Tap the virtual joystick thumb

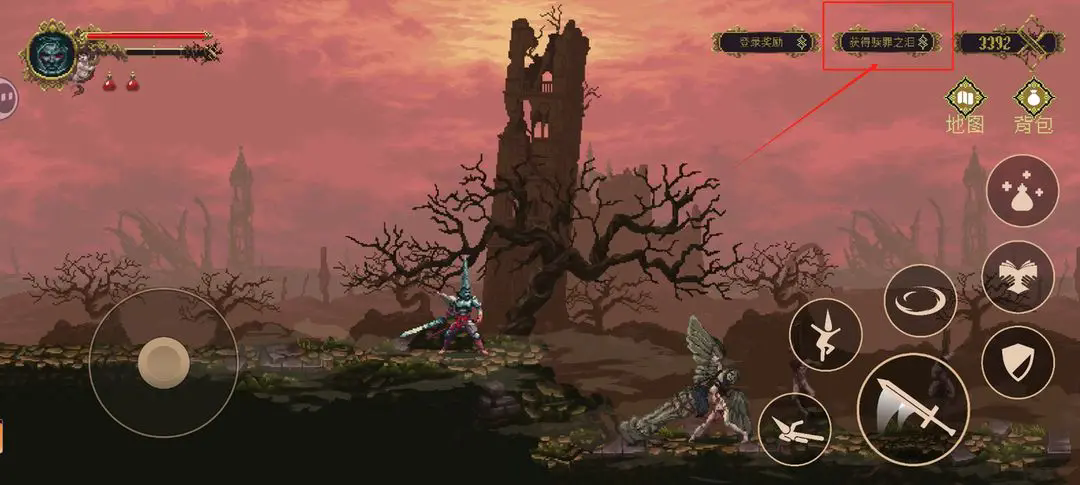tap(163, 361)
